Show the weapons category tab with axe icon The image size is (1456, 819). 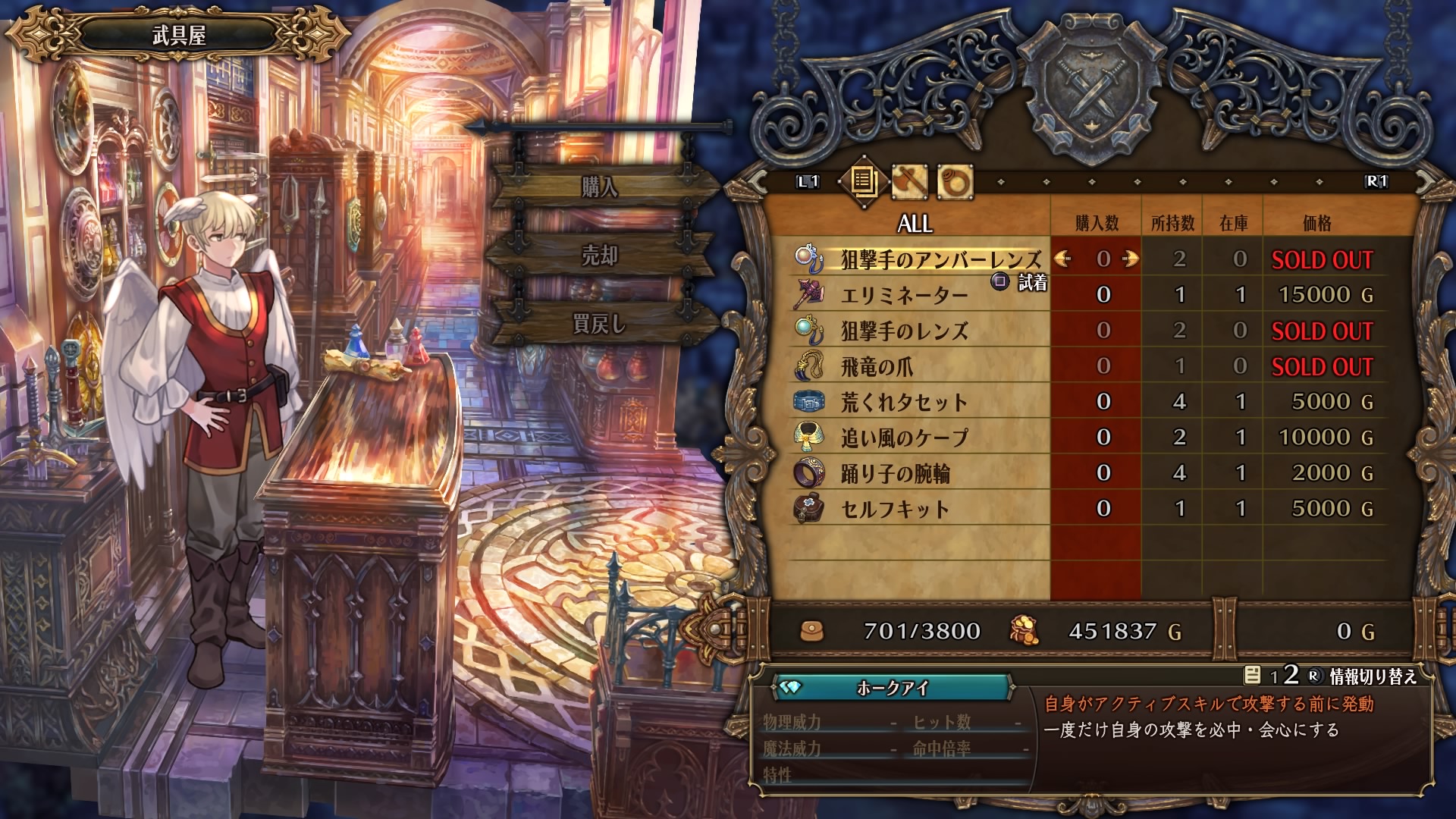click(908, 181)
